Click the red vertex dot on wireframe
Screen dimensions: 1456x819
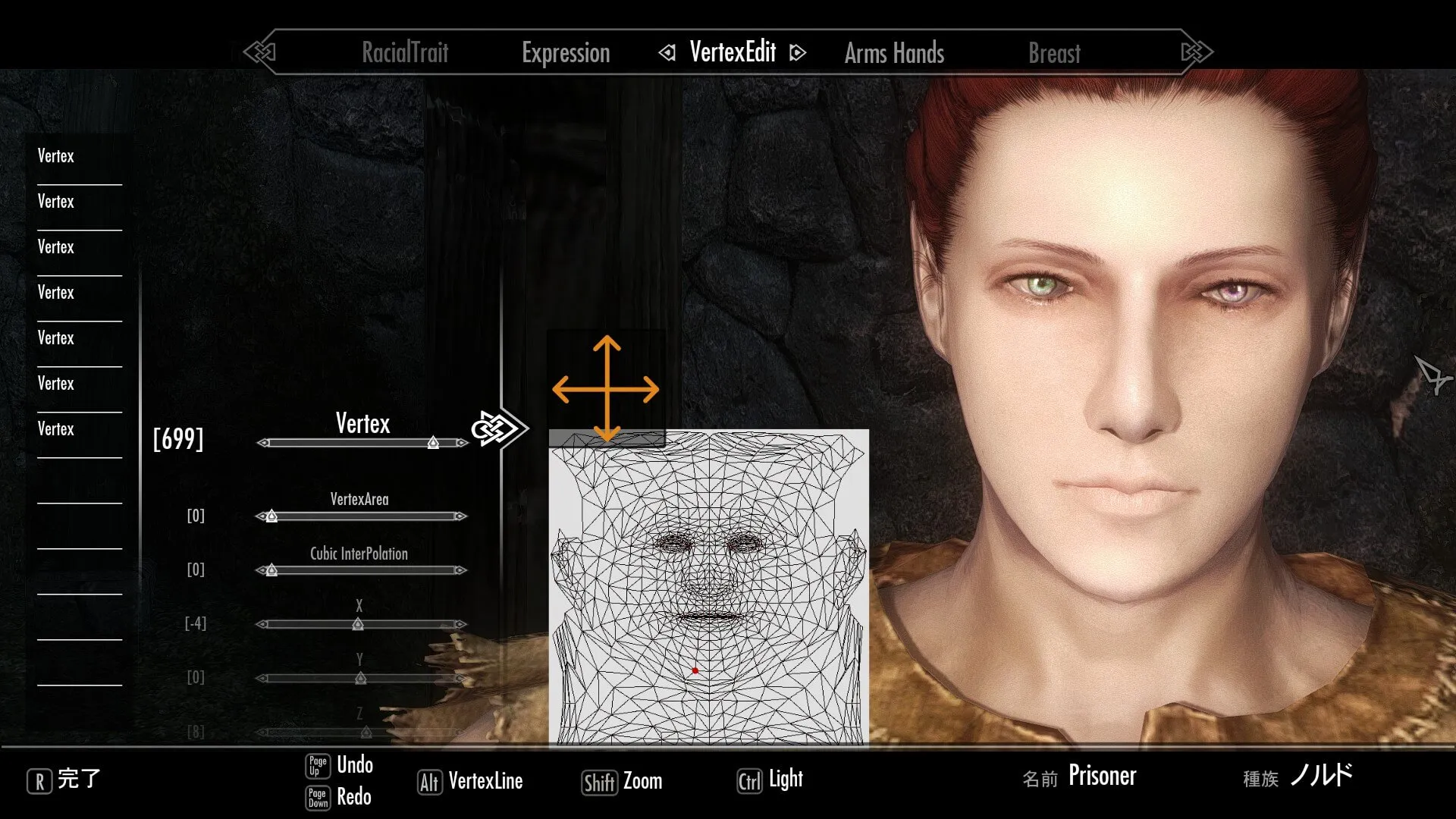(x=695, y=670)
